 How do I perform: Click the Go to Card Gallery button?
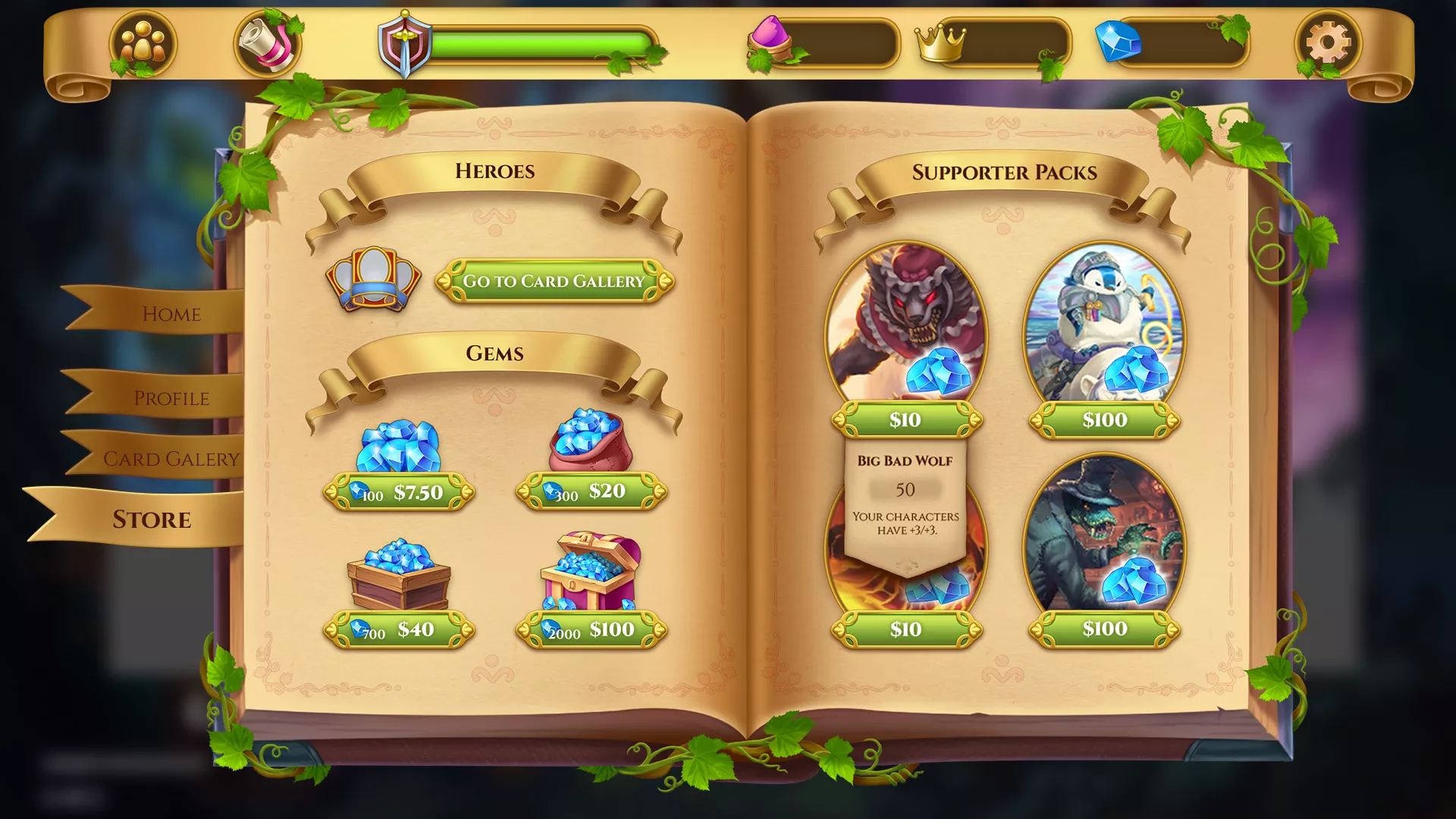tap(556, 281)
